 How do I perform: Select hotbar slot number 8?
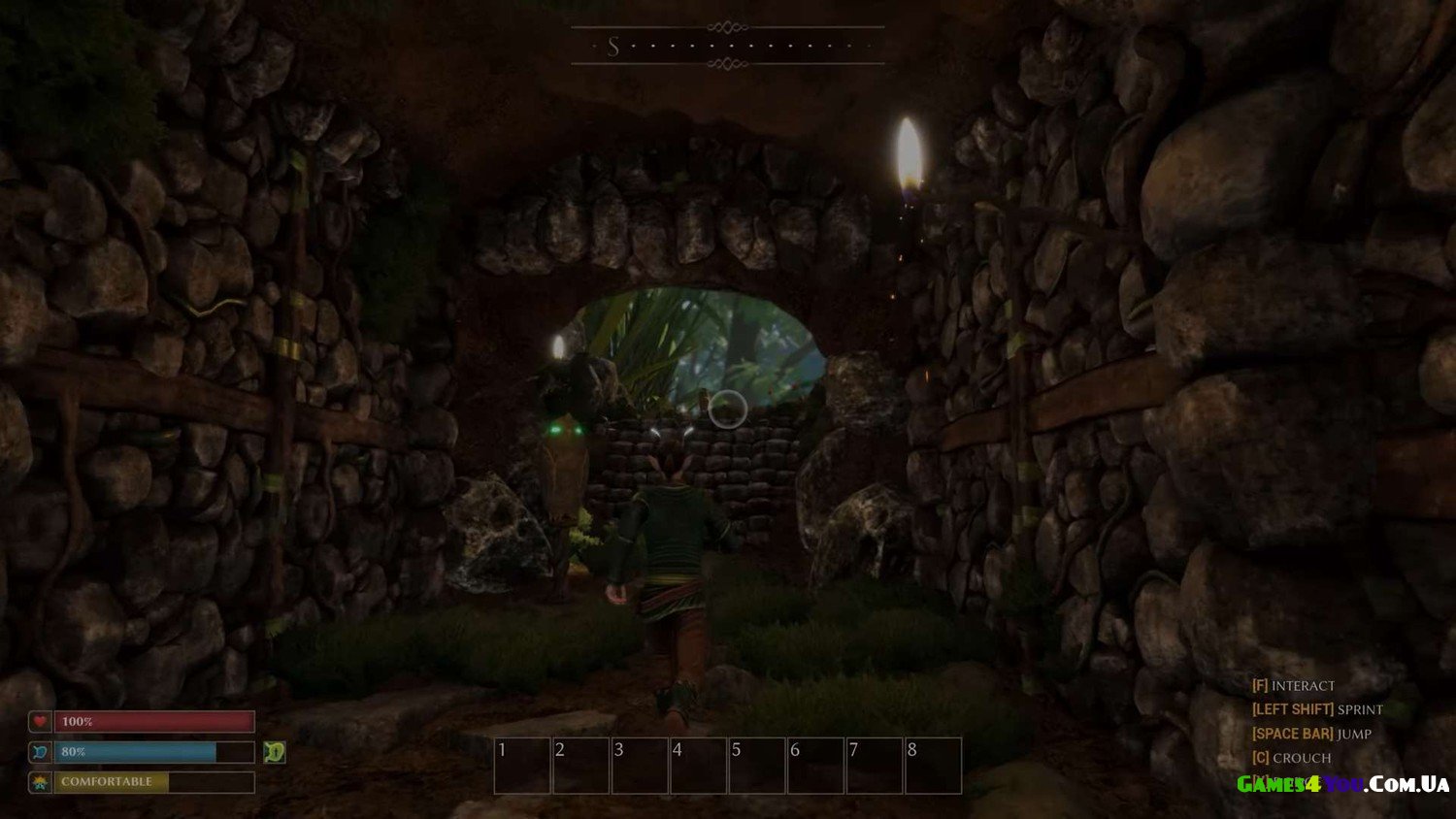point(933,766)
